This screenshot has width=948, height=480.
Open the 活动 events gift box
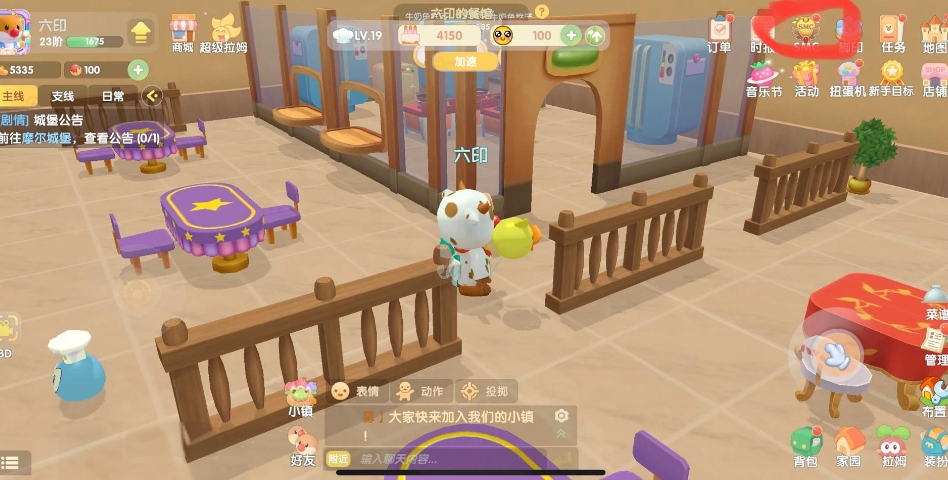pyautogui.click(x=806, y=76)
